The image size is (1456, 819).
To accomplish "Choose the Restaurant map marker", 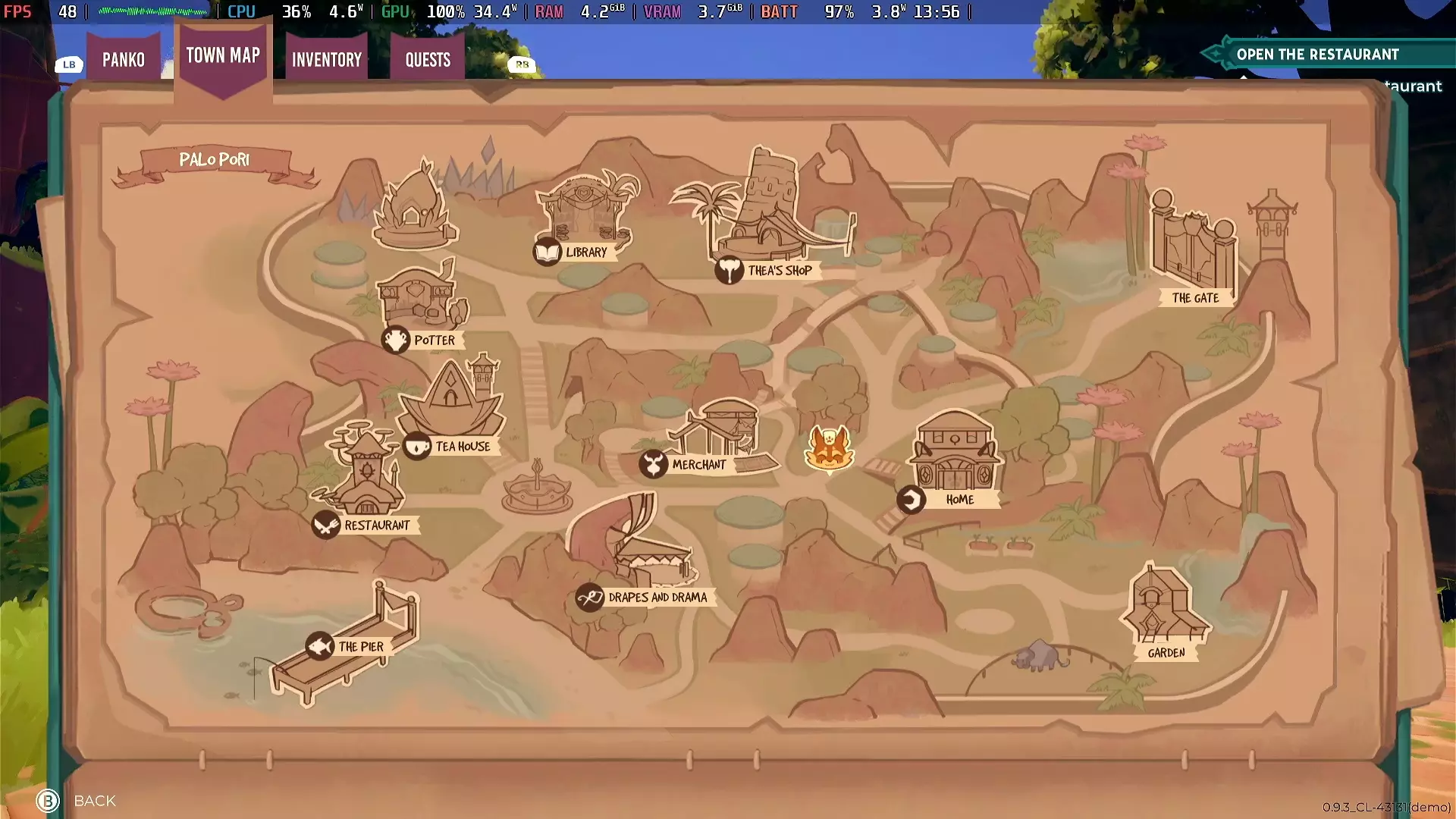I will [x=326, y=525].
